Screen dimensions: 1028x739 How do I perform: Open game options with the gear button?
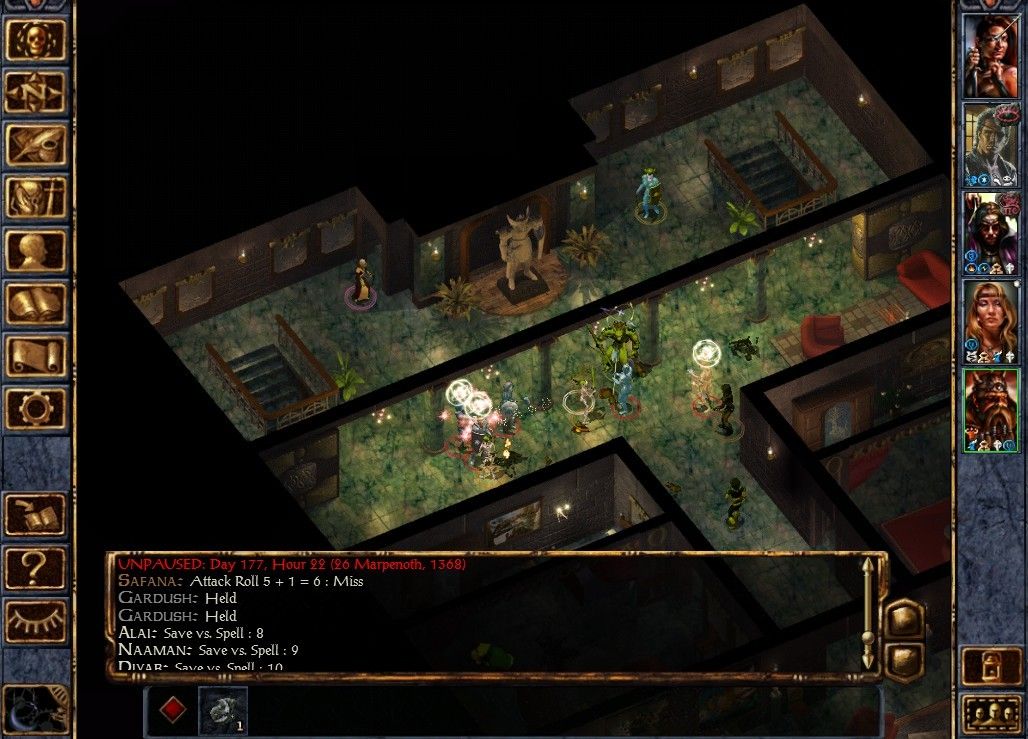36,408
